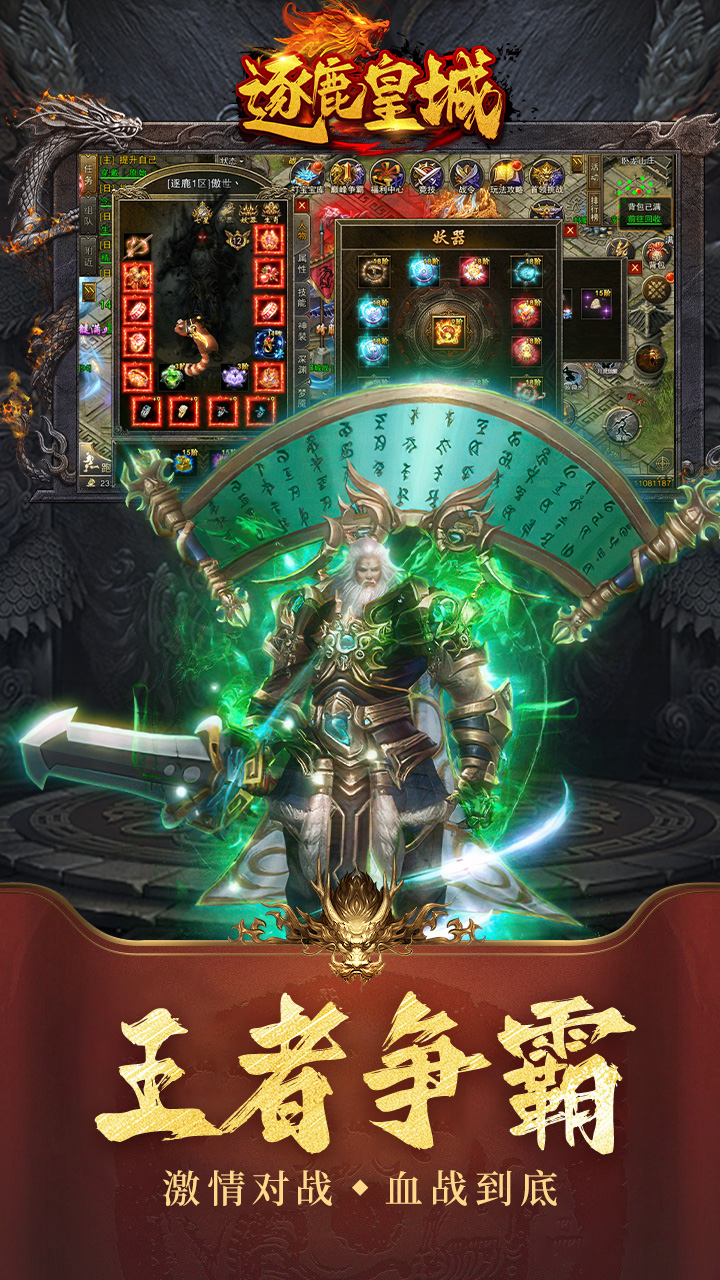
Task: Click the 前往回收 recycle link
Action: click(642, 220)
